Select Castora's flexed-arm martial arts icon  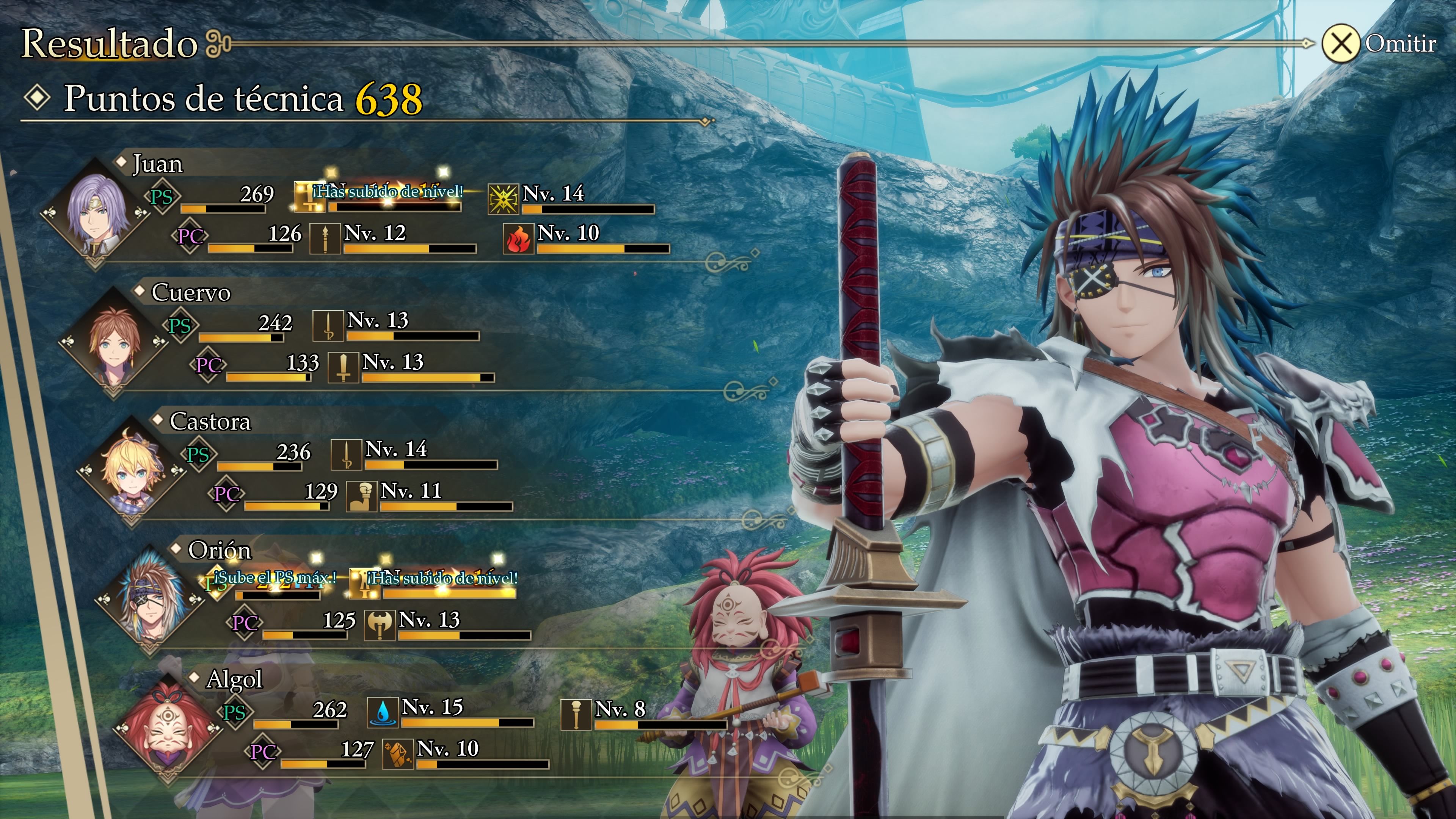(361, 496)
